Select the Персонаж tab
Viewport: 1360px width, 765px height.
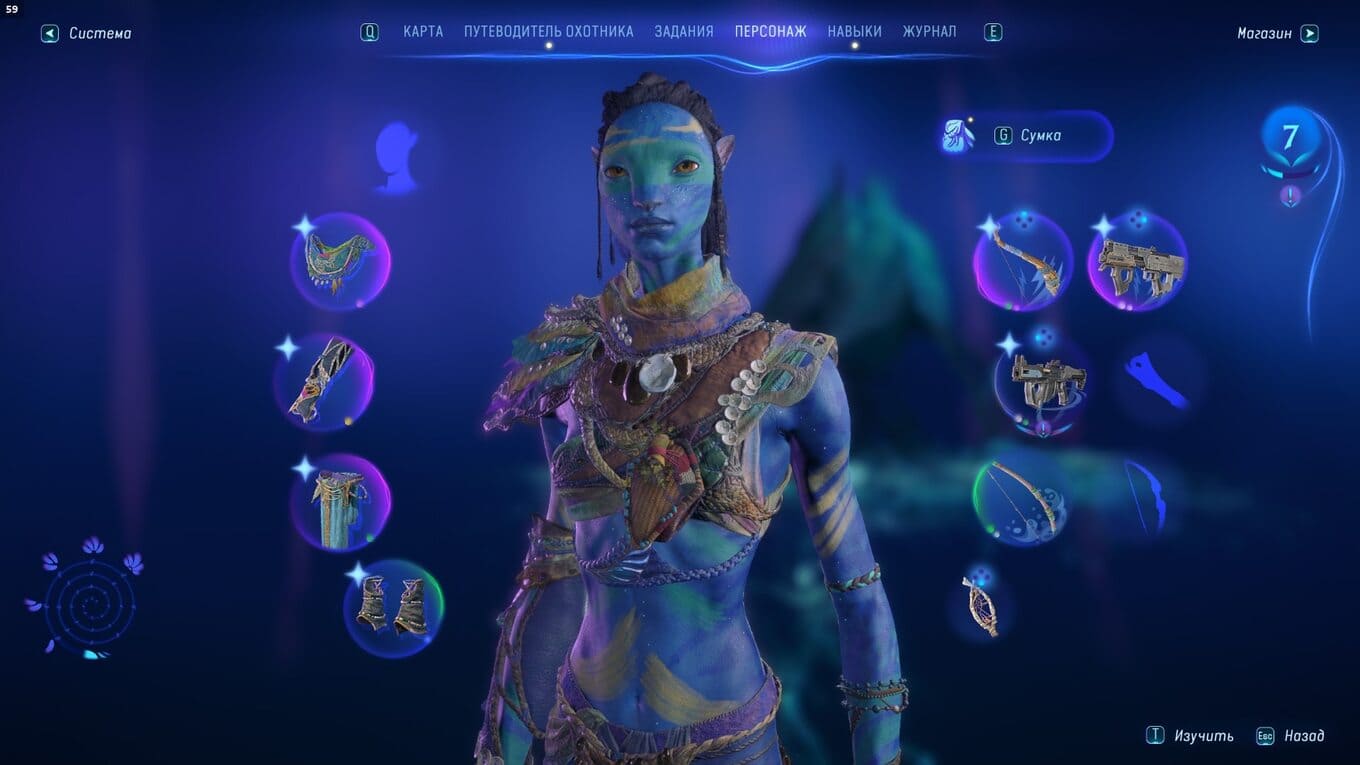pos(770,32)
